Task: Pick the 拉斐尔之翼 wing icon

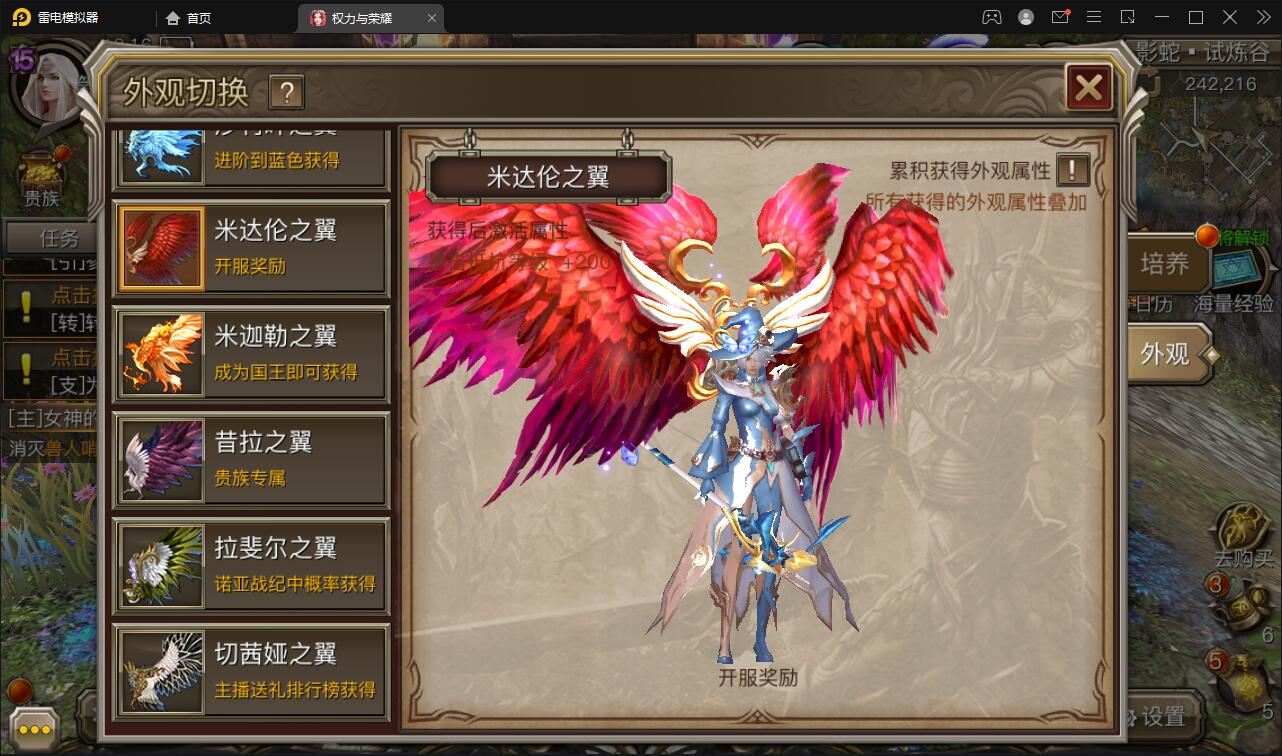Action: click(162, 565)
